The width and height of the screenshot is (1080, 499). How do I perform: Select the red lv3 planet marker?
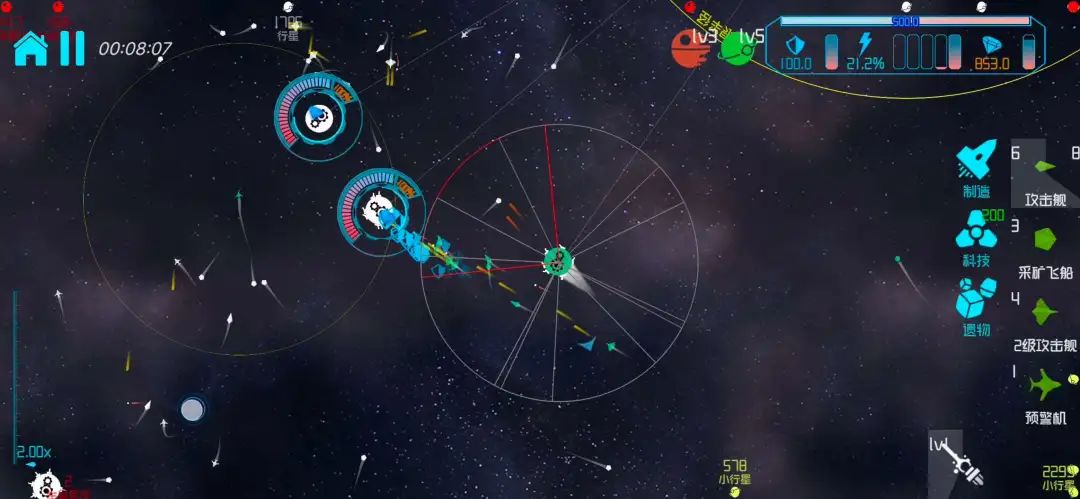coord(692,46)
